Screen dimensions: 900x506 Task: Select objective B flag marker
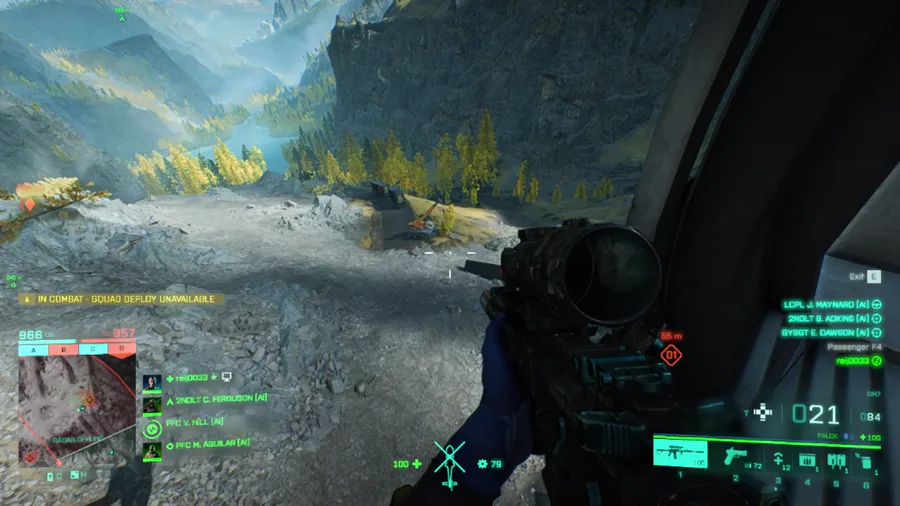63,349
